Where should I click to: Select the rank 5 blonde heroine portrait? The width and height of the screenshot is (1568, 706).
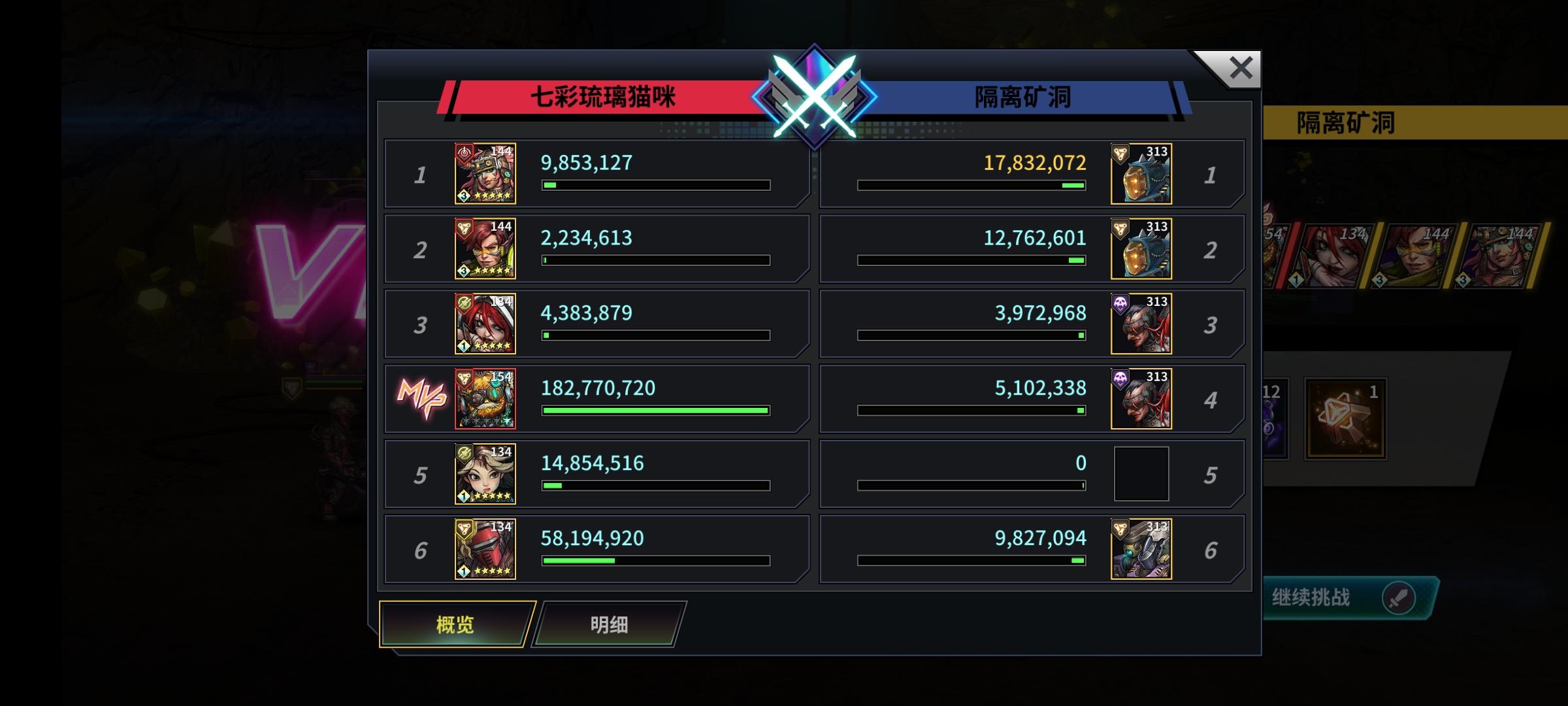coord(483,473)
